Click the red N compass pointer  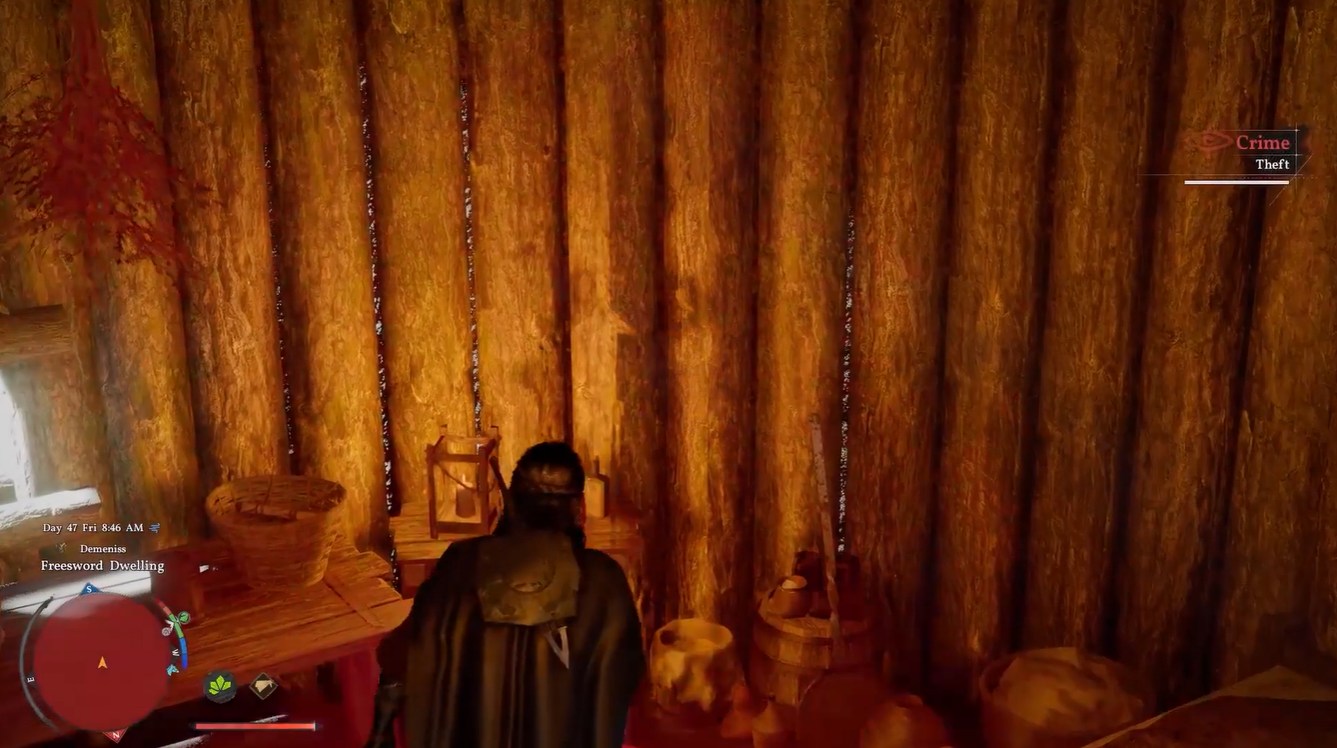point(115,735)
